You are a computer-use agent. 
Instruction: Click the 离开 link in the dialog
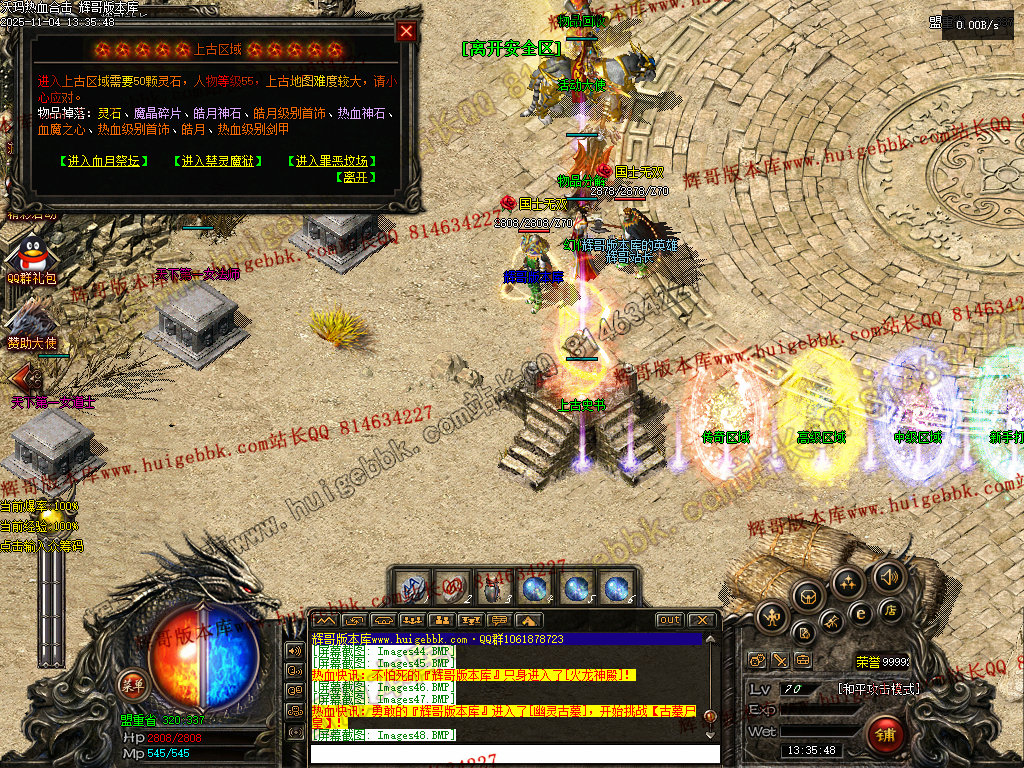[357, 177]
